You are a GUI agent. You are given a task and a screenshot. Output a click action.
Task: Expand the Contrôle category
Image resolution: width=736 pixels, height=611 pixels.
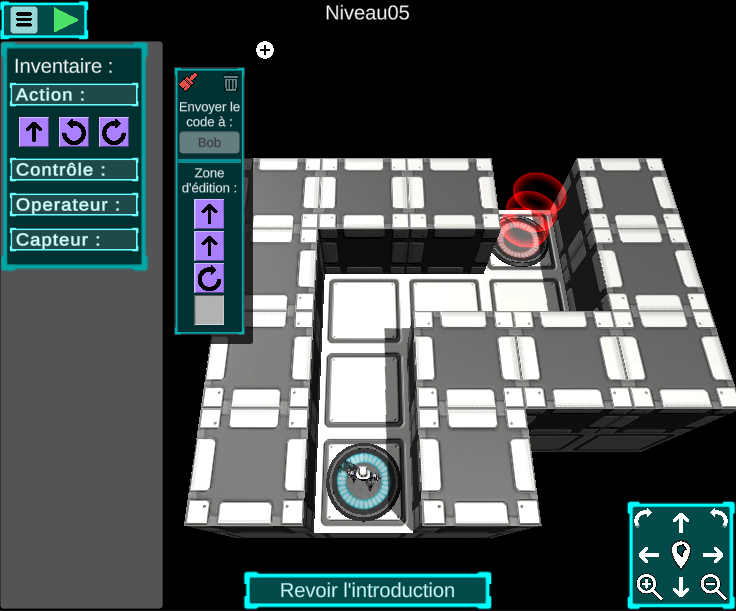pyautogui.click(x=74, y=170)
